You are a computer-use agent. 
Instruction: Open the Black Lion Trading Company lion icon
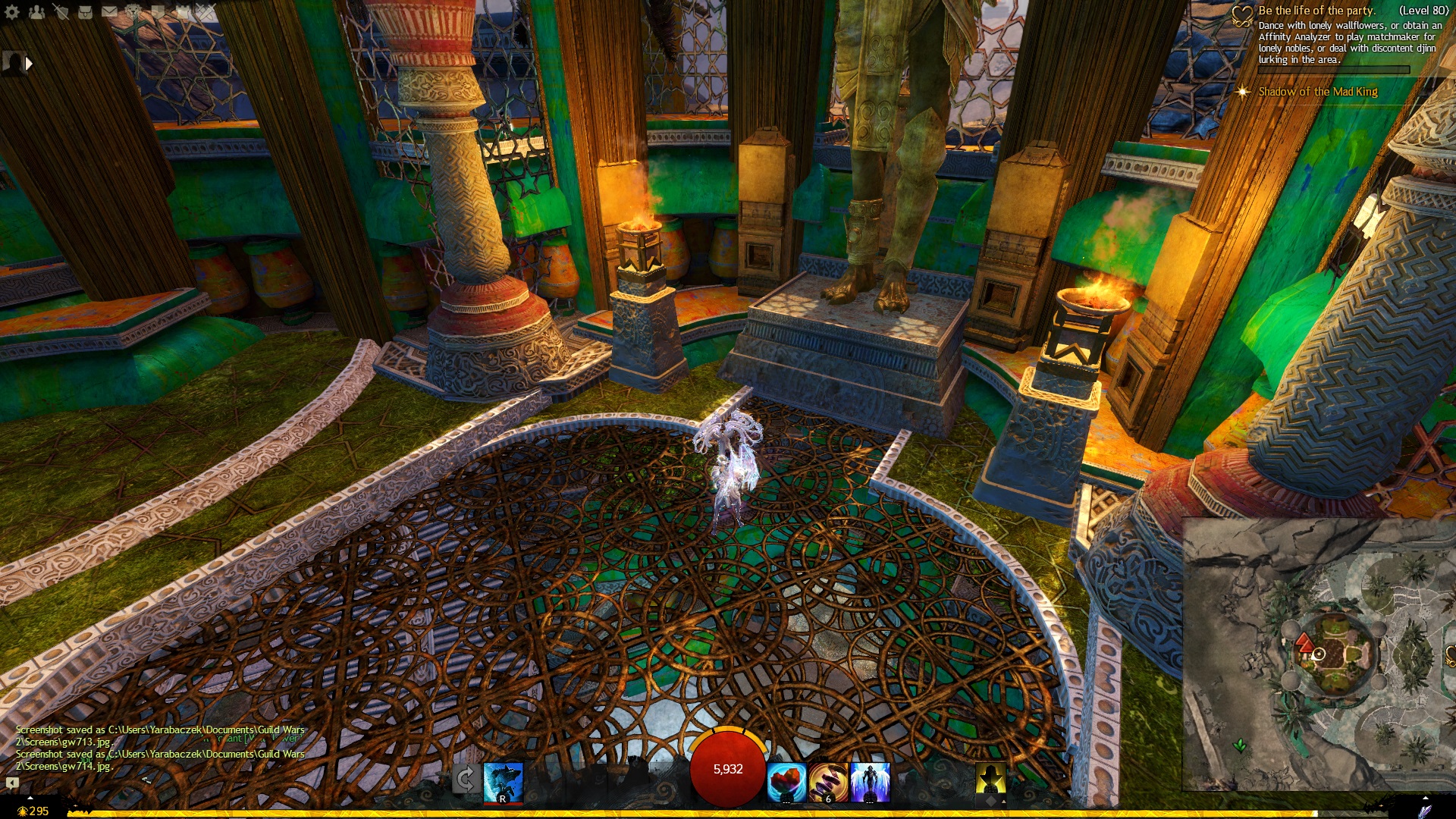133,11
